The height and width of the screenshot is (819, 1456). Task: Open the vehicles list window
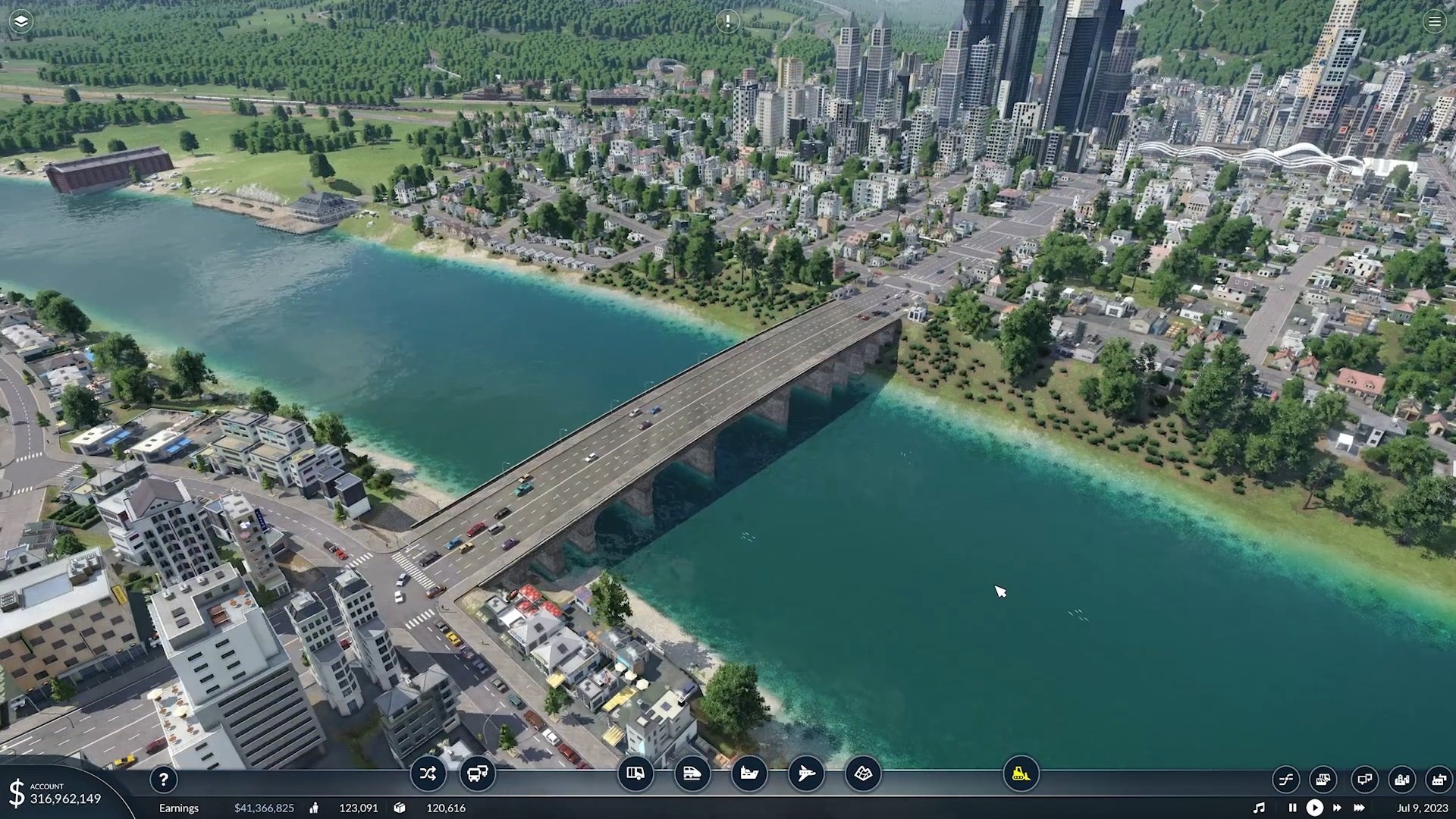[x=1323, y=779]
